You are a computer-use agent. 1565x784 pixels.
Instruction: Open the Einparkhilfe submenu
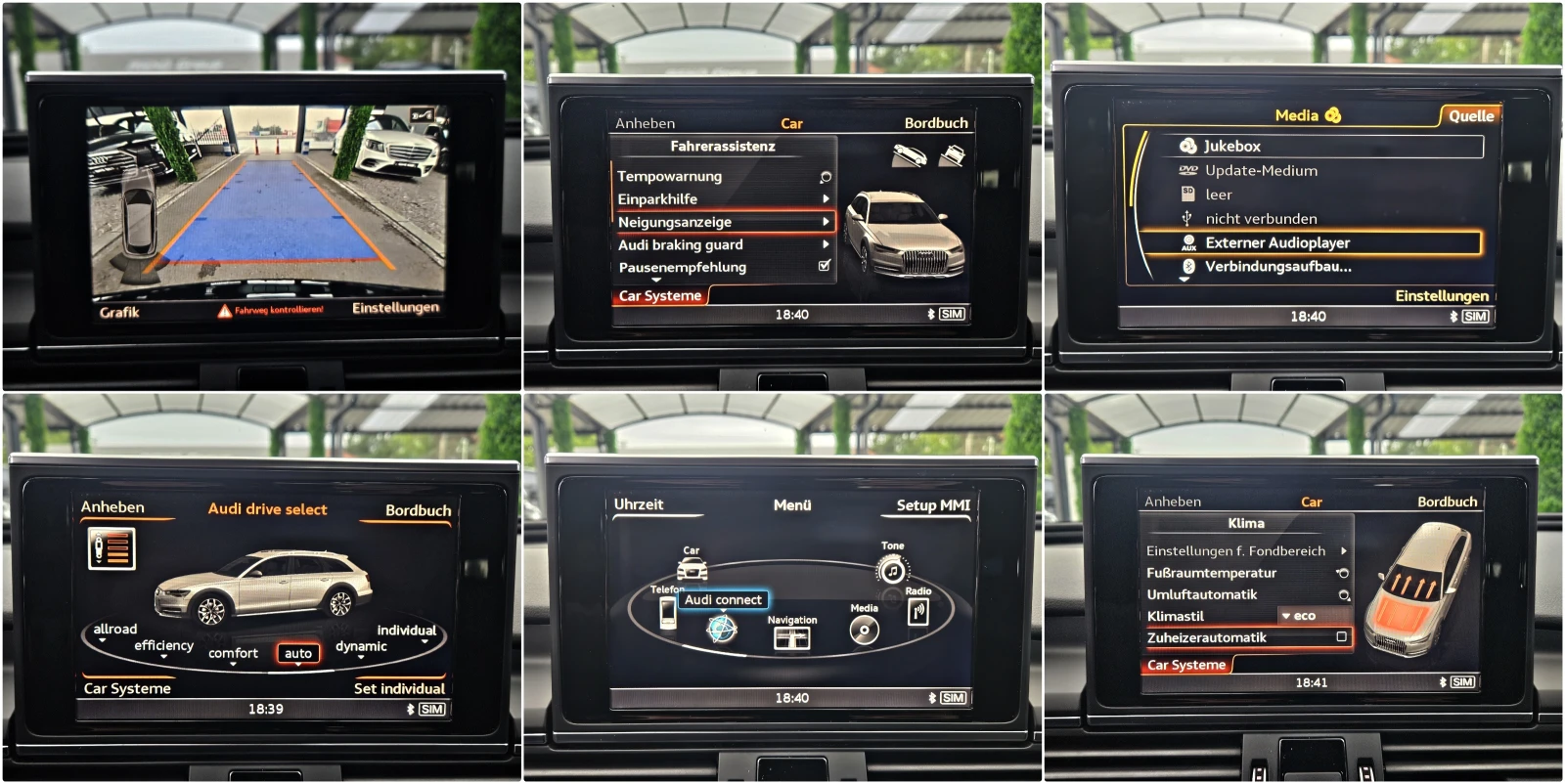[658, 199]
